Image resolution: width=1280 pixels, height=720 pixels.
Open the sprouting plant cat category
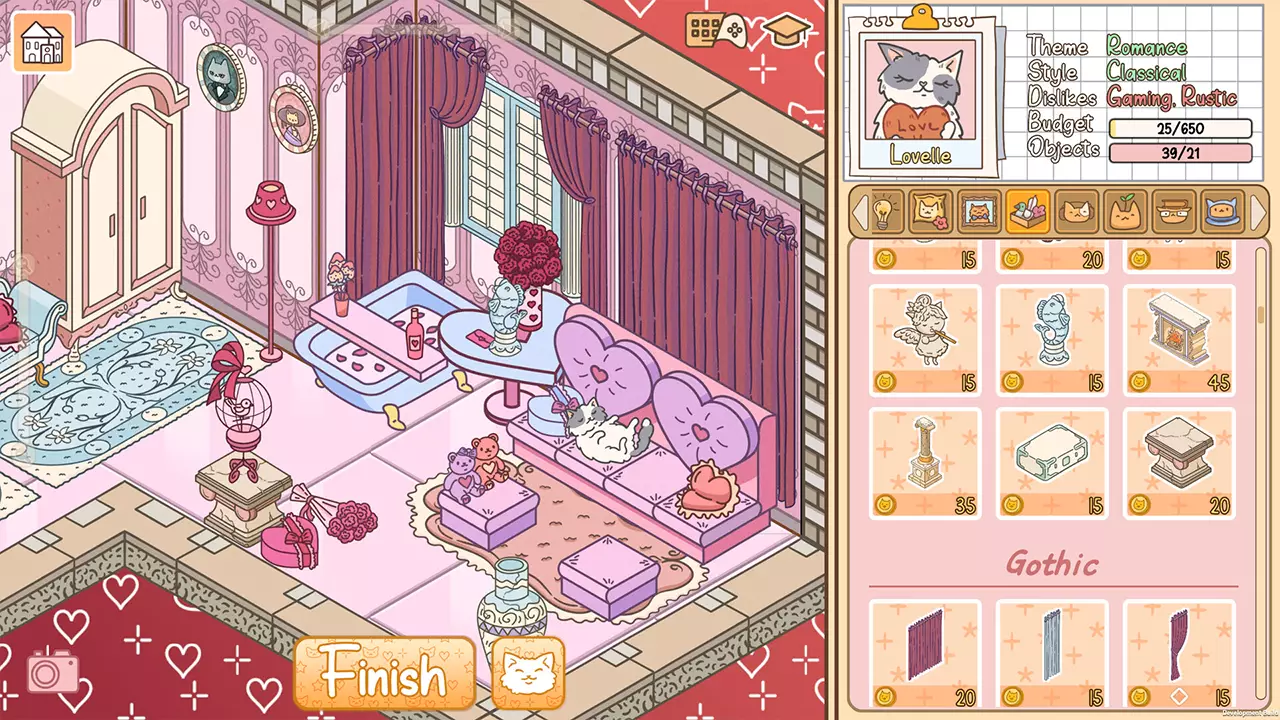point(1124,212)
